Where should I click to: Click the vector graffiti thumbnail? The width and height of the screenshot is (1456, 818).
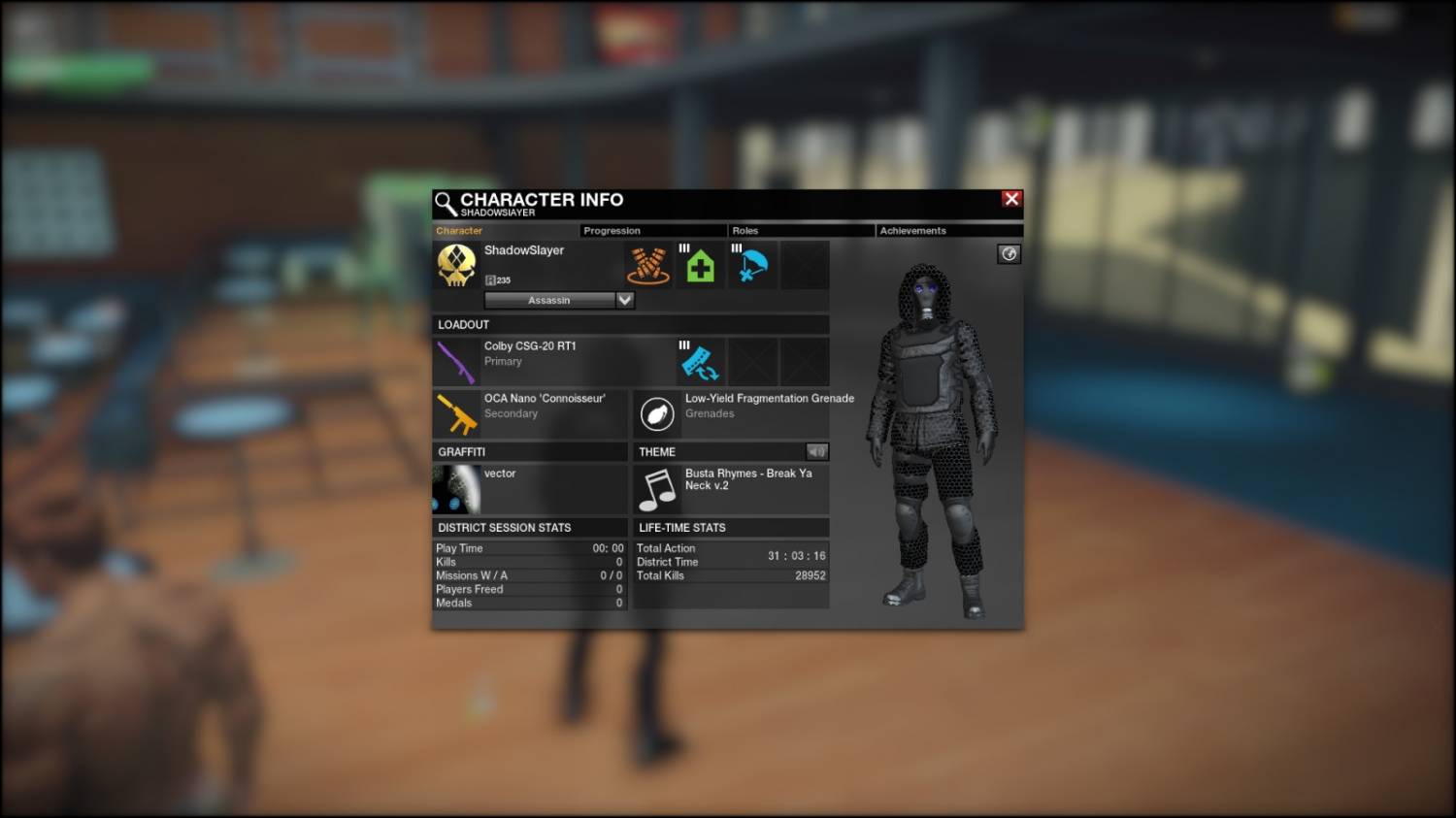pos(456,489)
